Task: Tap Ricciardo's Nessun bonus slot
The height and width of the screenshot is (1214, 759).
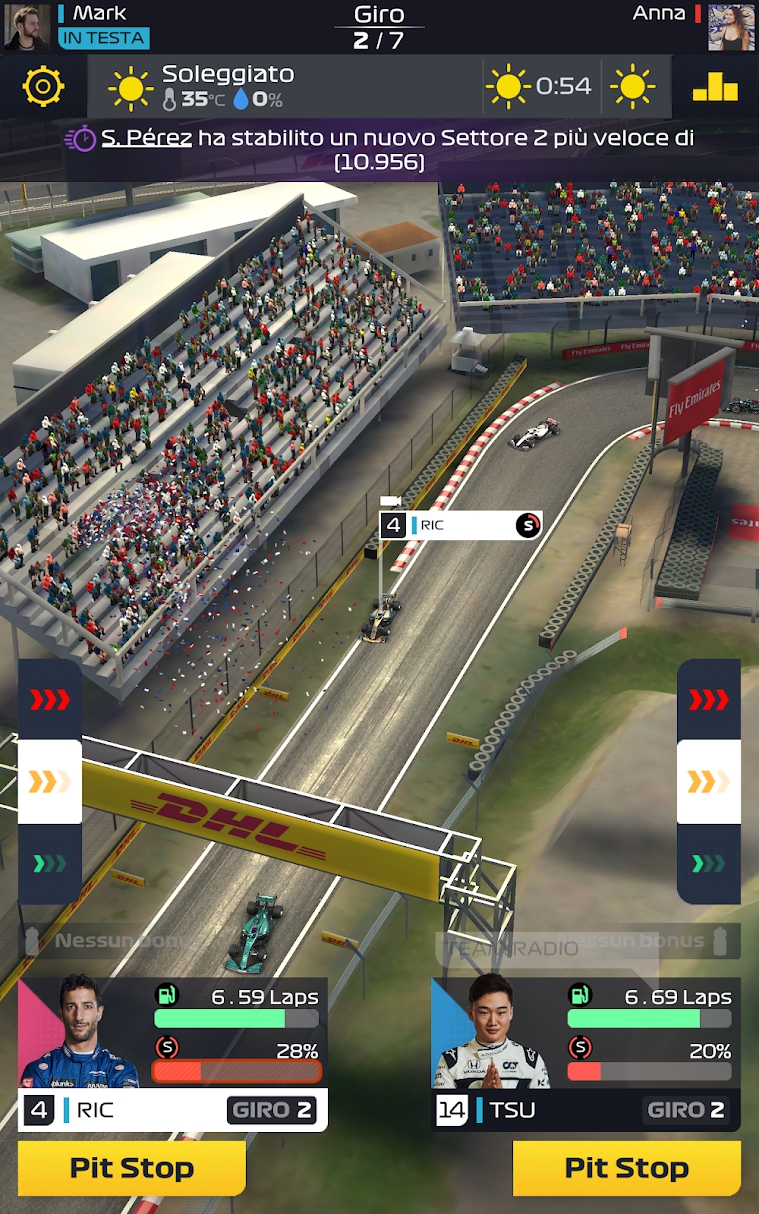Action: (x=120, y=941)
